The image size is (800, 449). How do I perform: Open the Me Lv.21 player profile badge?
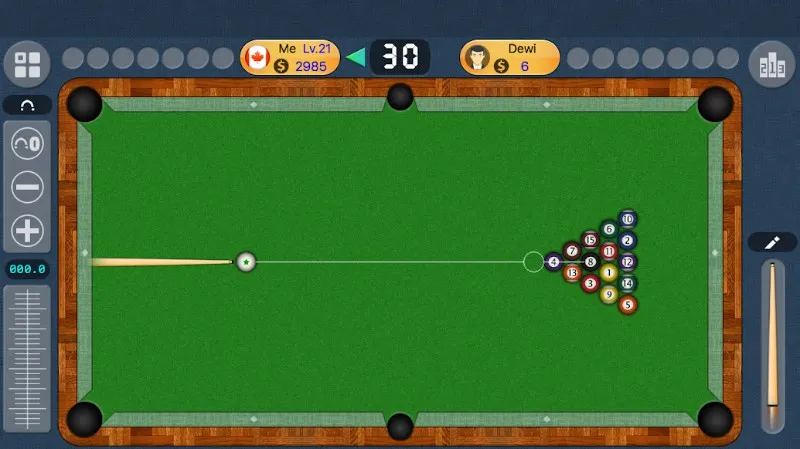pos(290,57)
